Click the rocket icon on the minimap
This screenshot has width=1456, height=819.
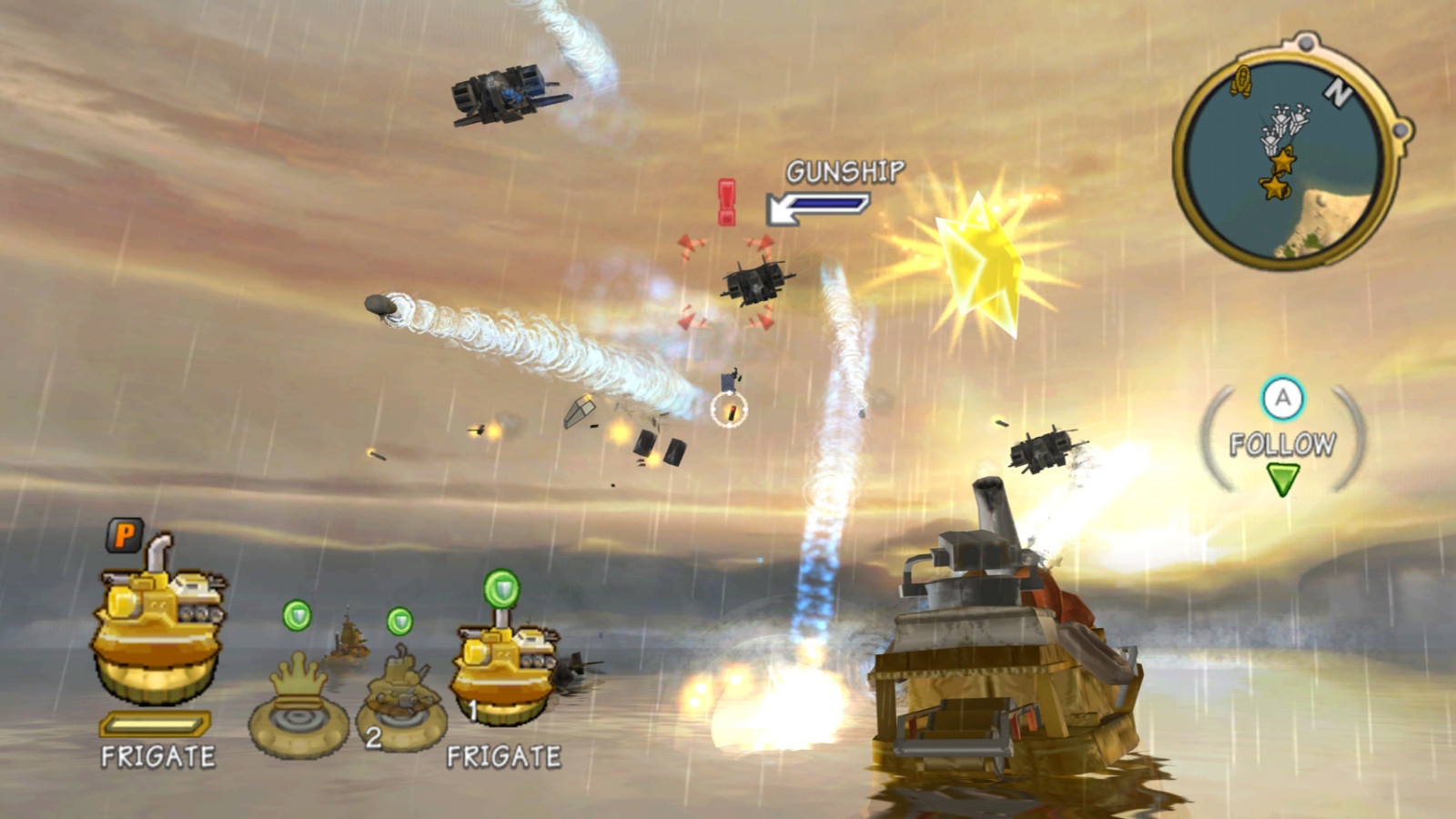click(x=1239, y=80)
